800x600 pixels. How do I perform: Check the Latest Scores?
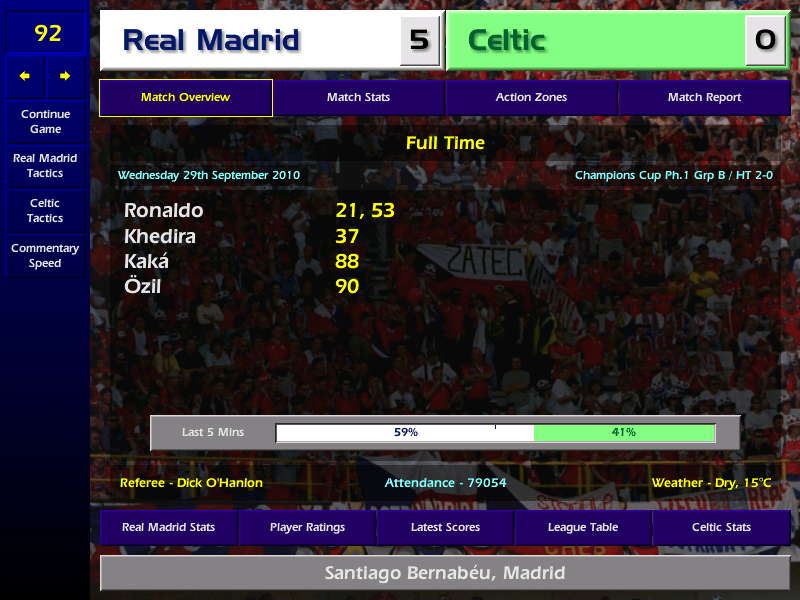[445, 527]
